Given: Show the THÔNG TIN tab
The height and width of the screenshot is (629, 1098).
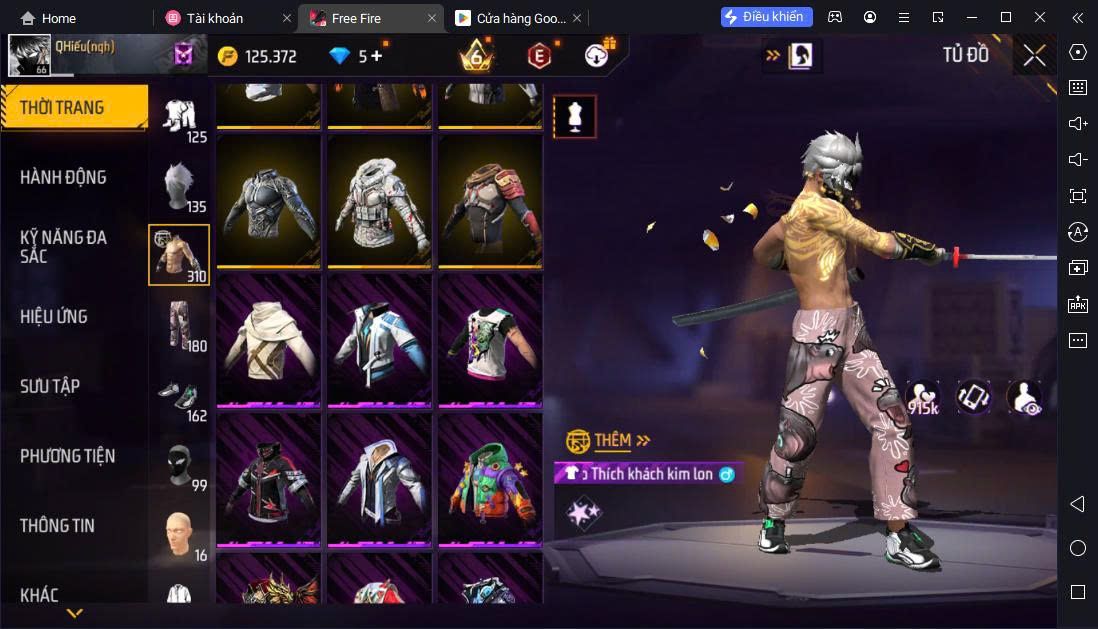Looking at the screenshot, I should click(57, 525).
